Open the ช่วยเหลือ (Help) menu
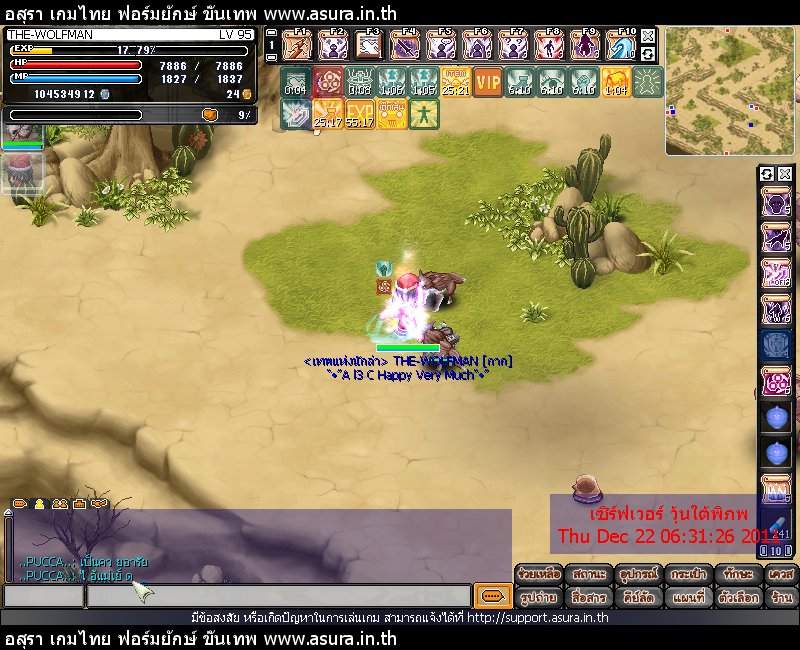Image resolution: width=800 pixels, height=650 pixels. pos(539,575)
